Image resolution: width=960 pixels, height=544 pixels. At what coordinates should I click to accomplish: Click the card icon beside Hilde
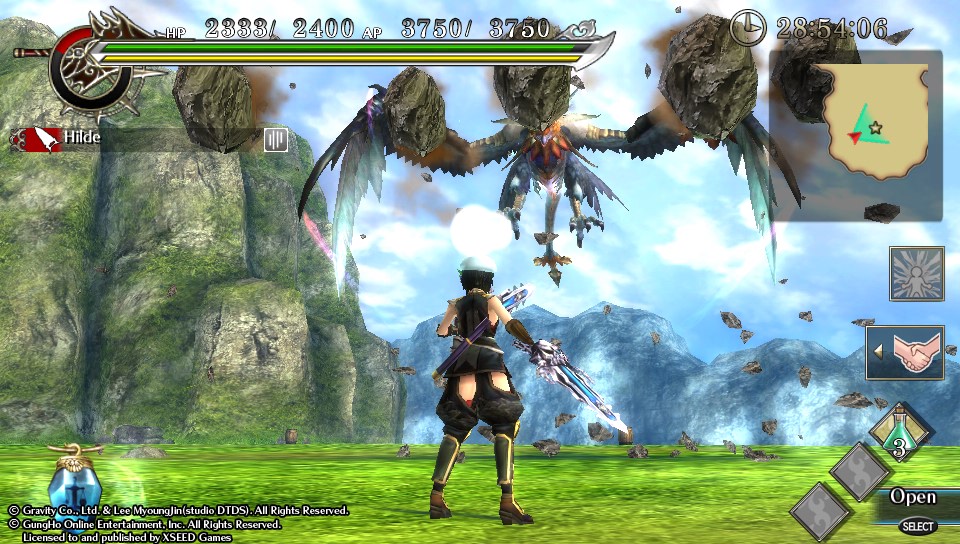pos(276,139)
